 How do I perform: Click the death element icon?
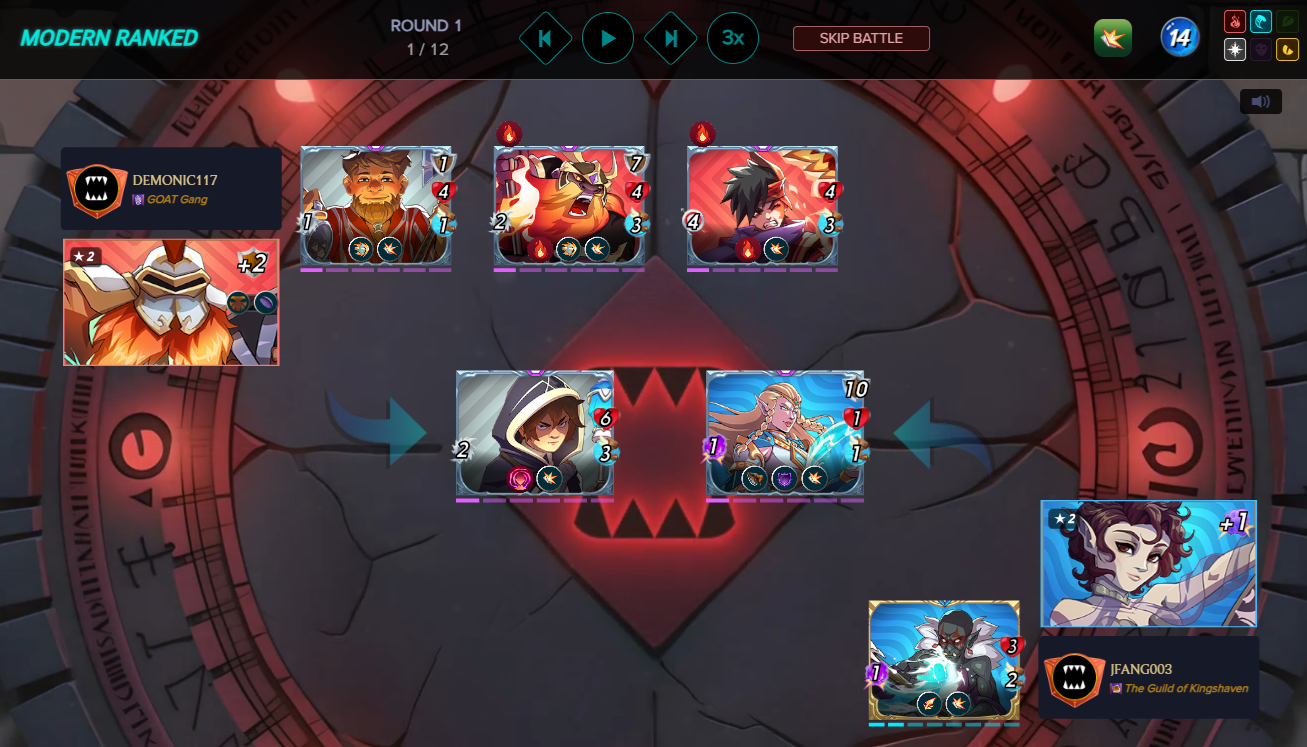[x=1261, y=49]
